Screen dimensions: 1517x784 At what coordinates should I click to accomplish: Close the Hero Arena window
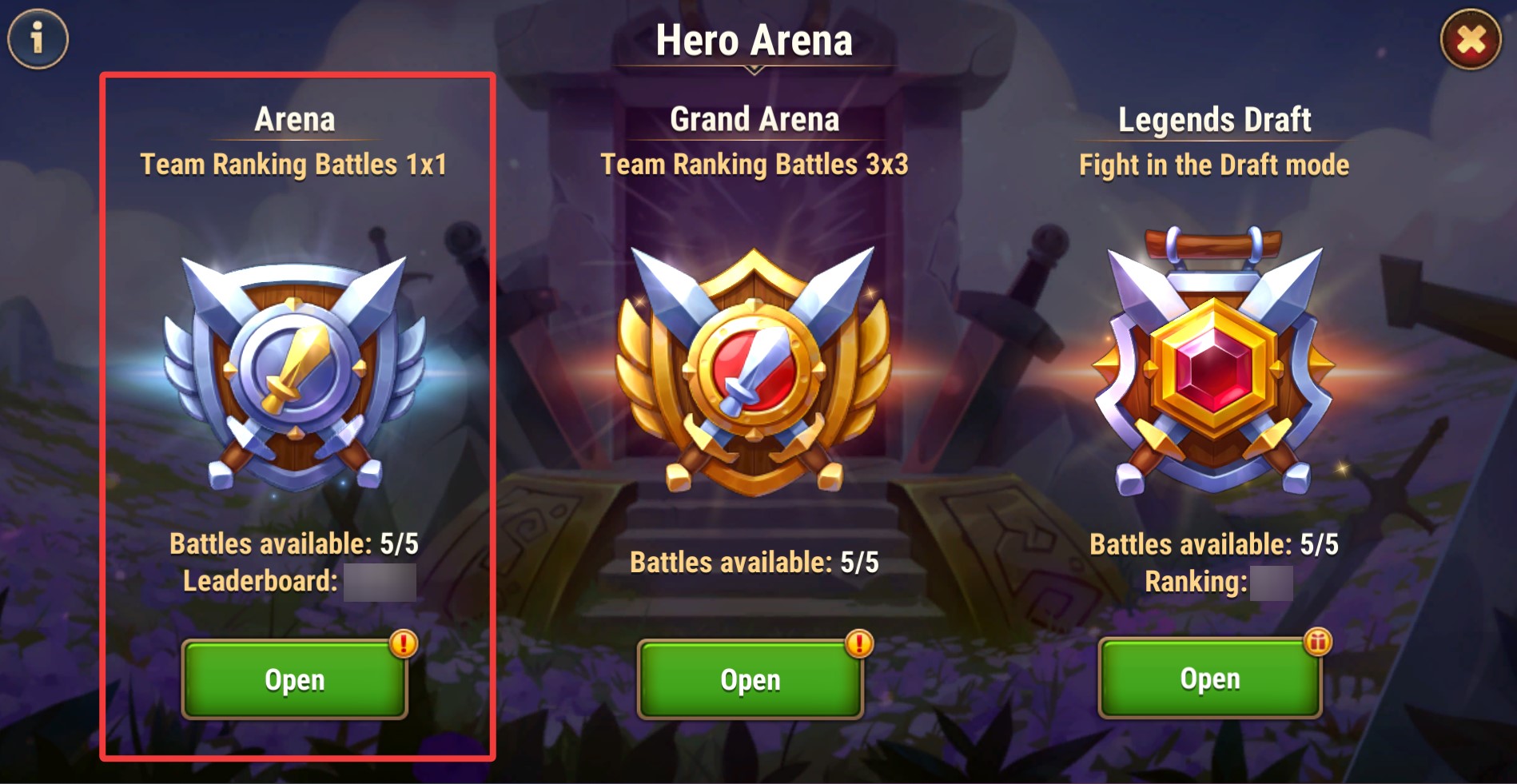click(1471, 39)
